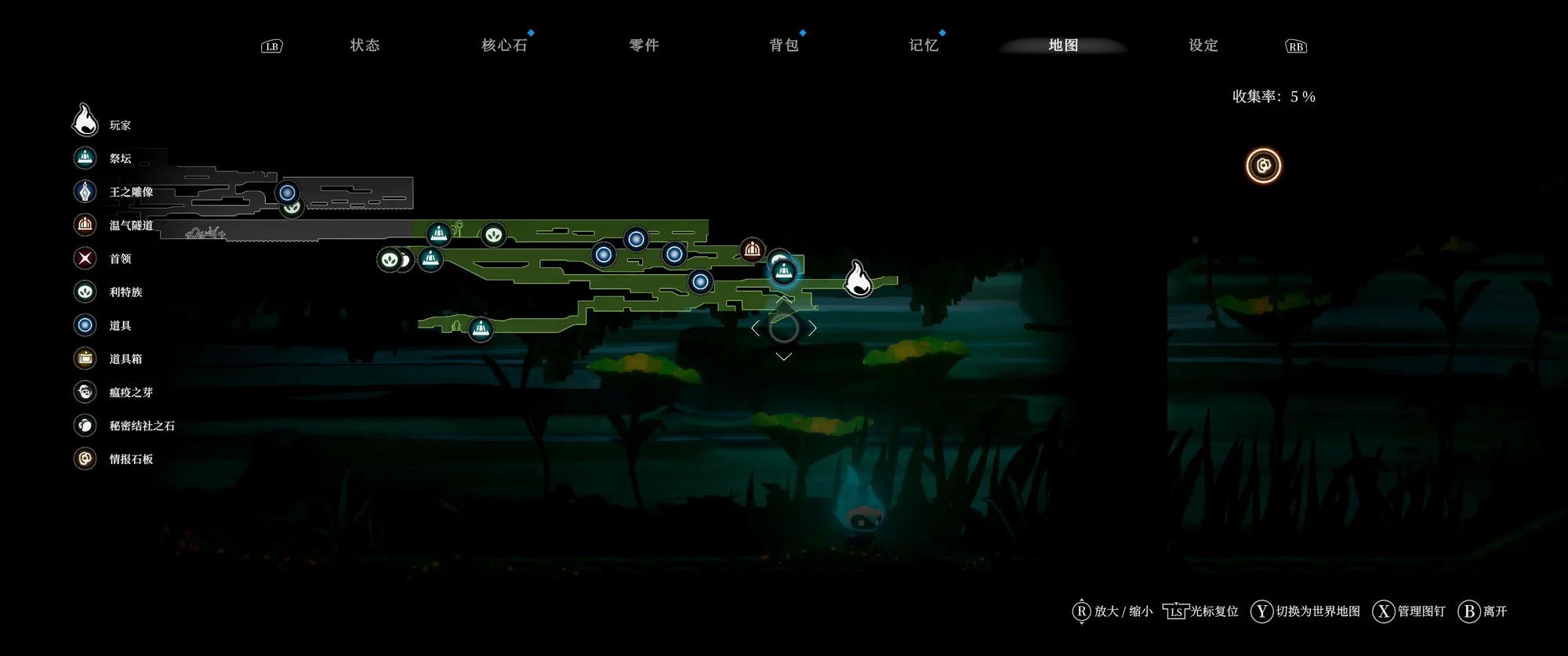This screenshot has width=1568, height=656.
Task: Open the 核心石 tab
Action: pyautogui.click(x=504, y=45)
